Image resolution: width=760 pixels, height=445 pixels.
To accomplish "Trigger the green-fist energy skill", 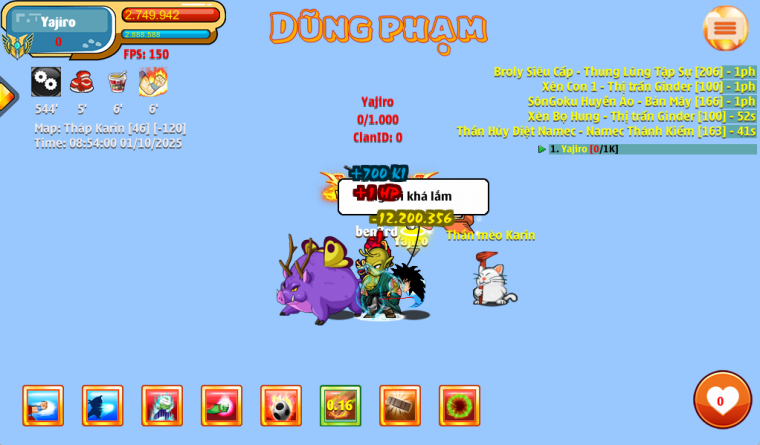I will (x=221, y=406).
